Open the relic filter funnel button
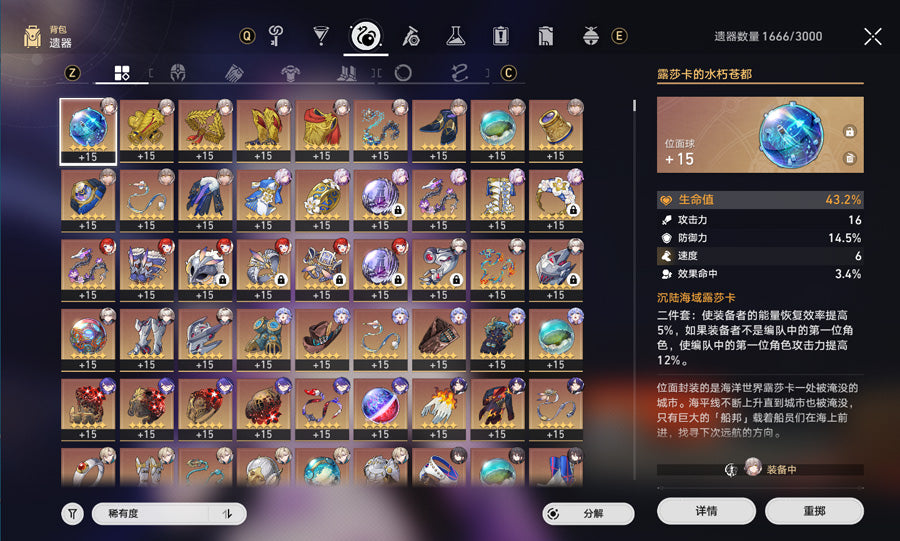This screenshot has width=900, height=541. 72,514
